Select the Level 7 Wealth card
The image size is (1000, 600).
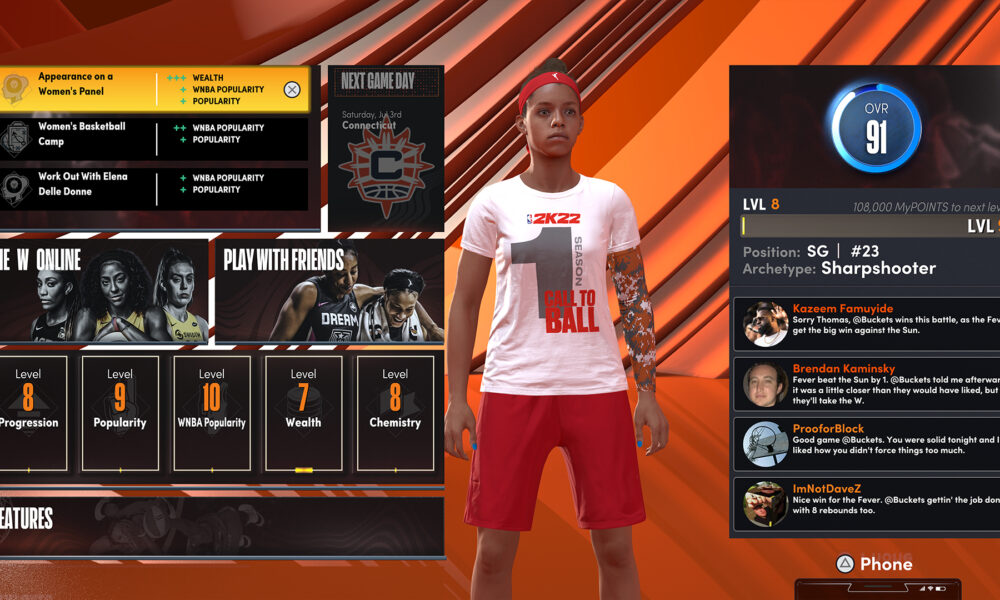303,412
